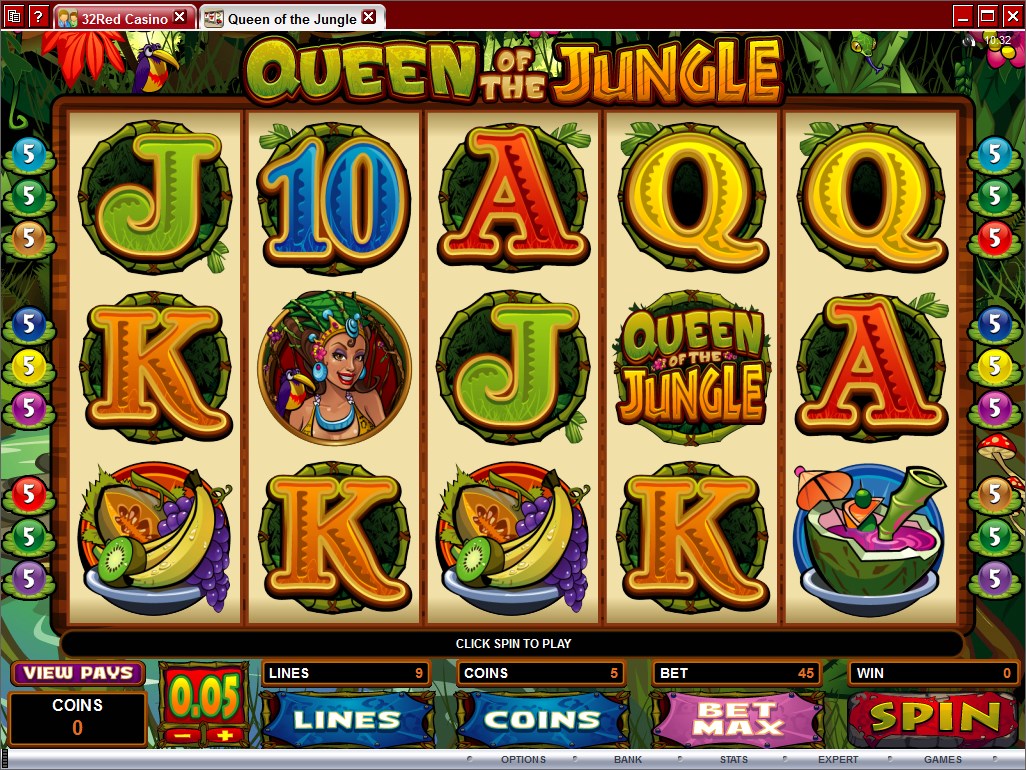Switch to EXPERT mode
The image size is (1026, 770).
pyautogui.click(x=838, y=760)
